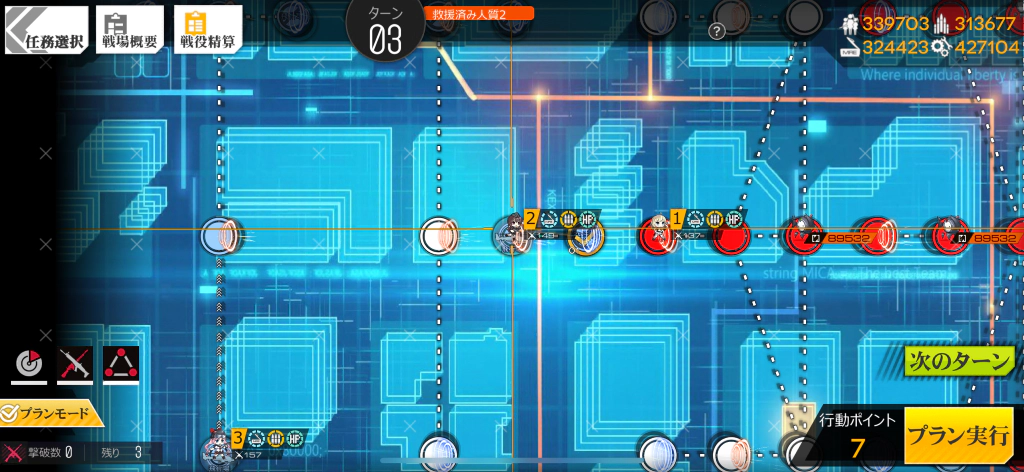Select echelon 2 on the map
Image resolution: width=1024 pixels, height=472 pixels.
[x=511, y=235]
